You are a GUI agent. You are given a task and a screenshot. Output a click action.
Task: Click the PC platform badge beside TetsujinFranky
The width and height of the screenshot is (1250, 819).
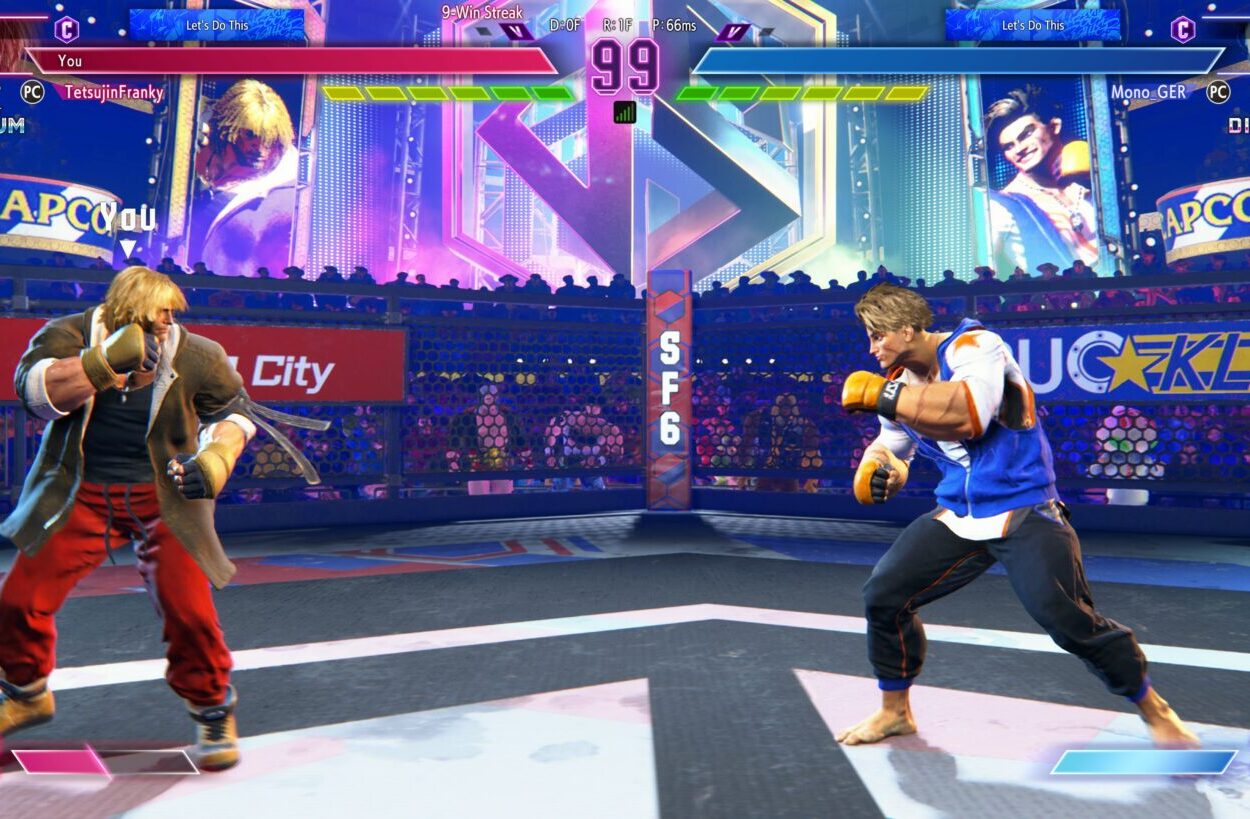33,92
